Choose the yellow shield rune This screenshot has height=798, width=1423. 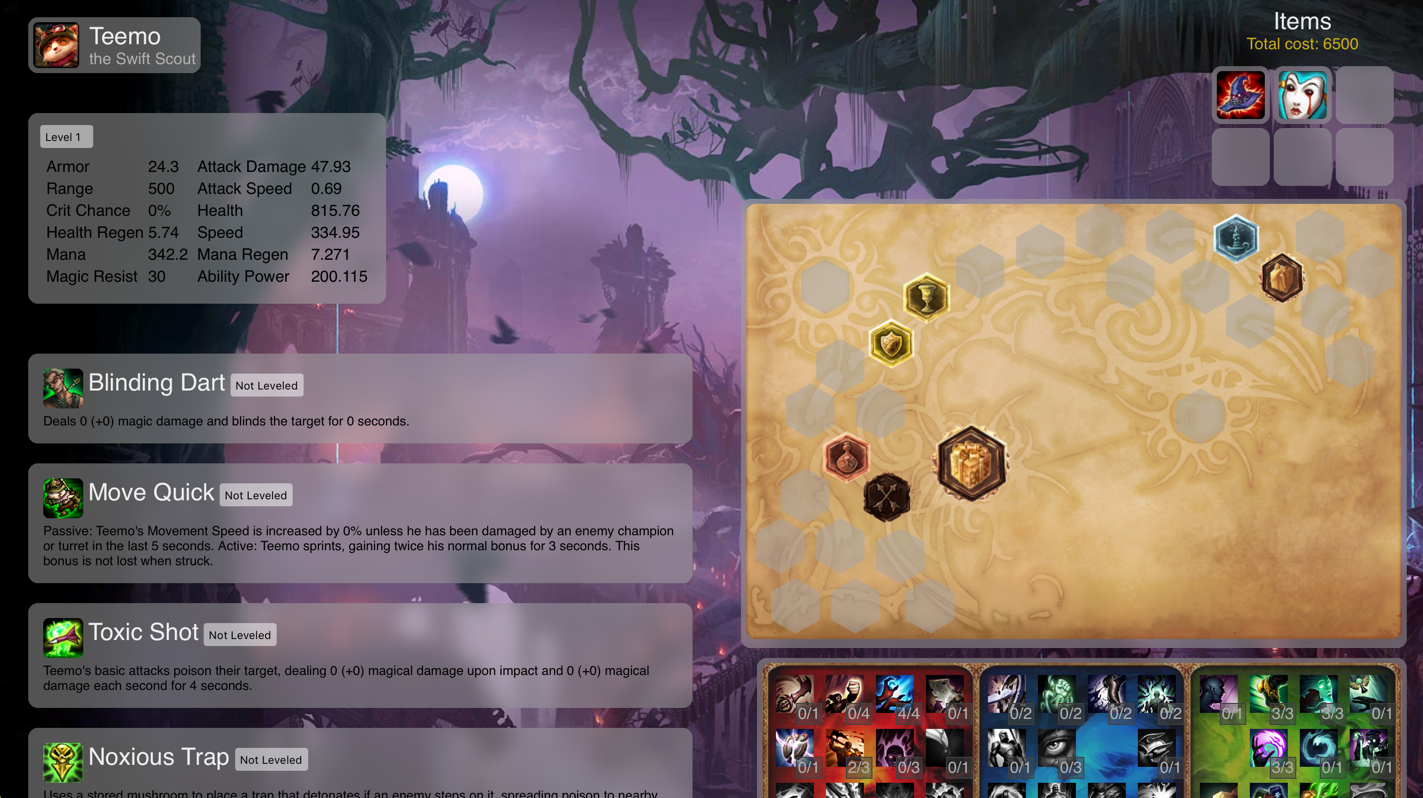click(x=891, y=344)
